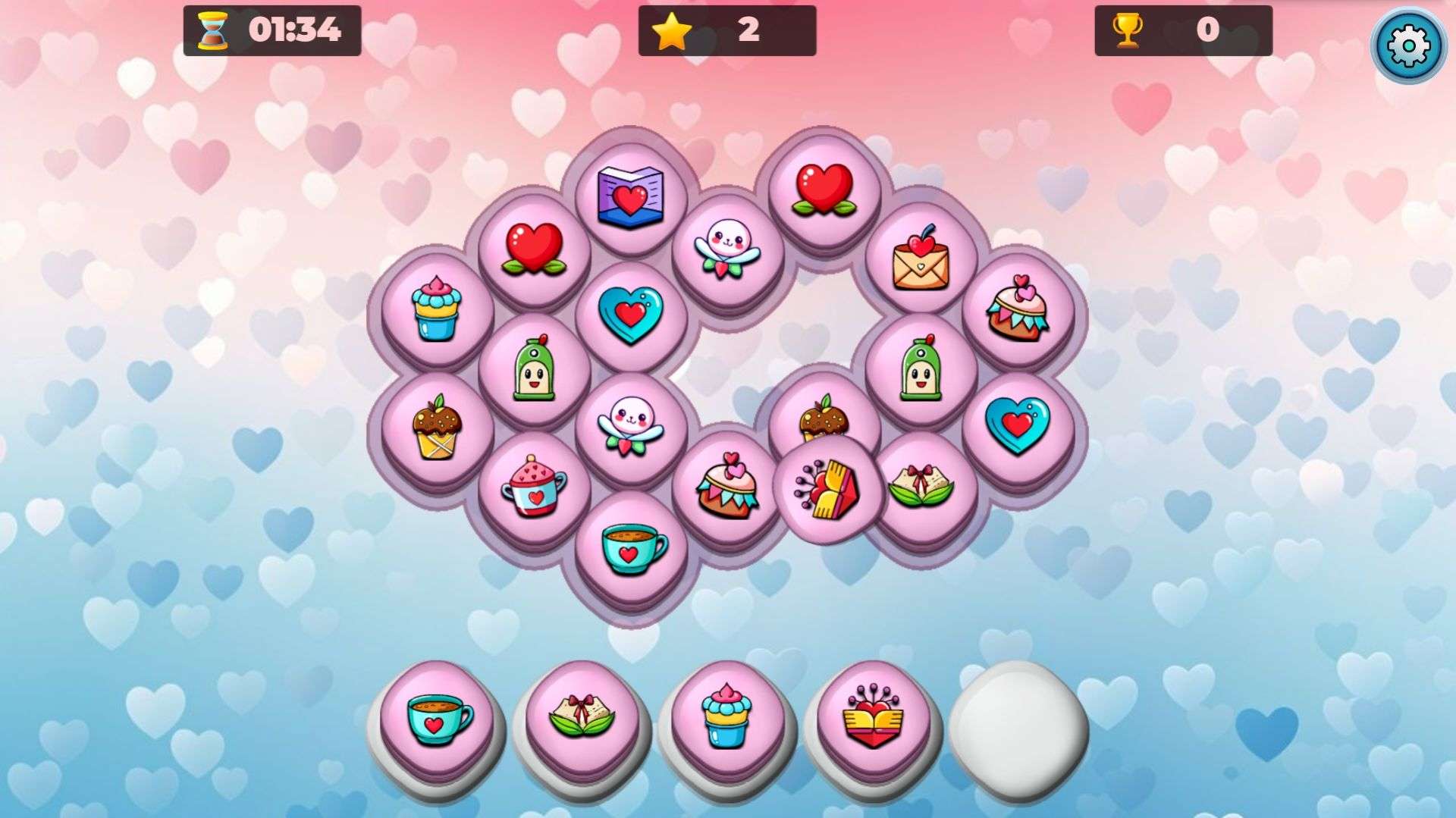Image resolution: width=1456 pixels, height=818 pixels.
Task: Open the settings gear menu
Action: [x=1408, y=45]
